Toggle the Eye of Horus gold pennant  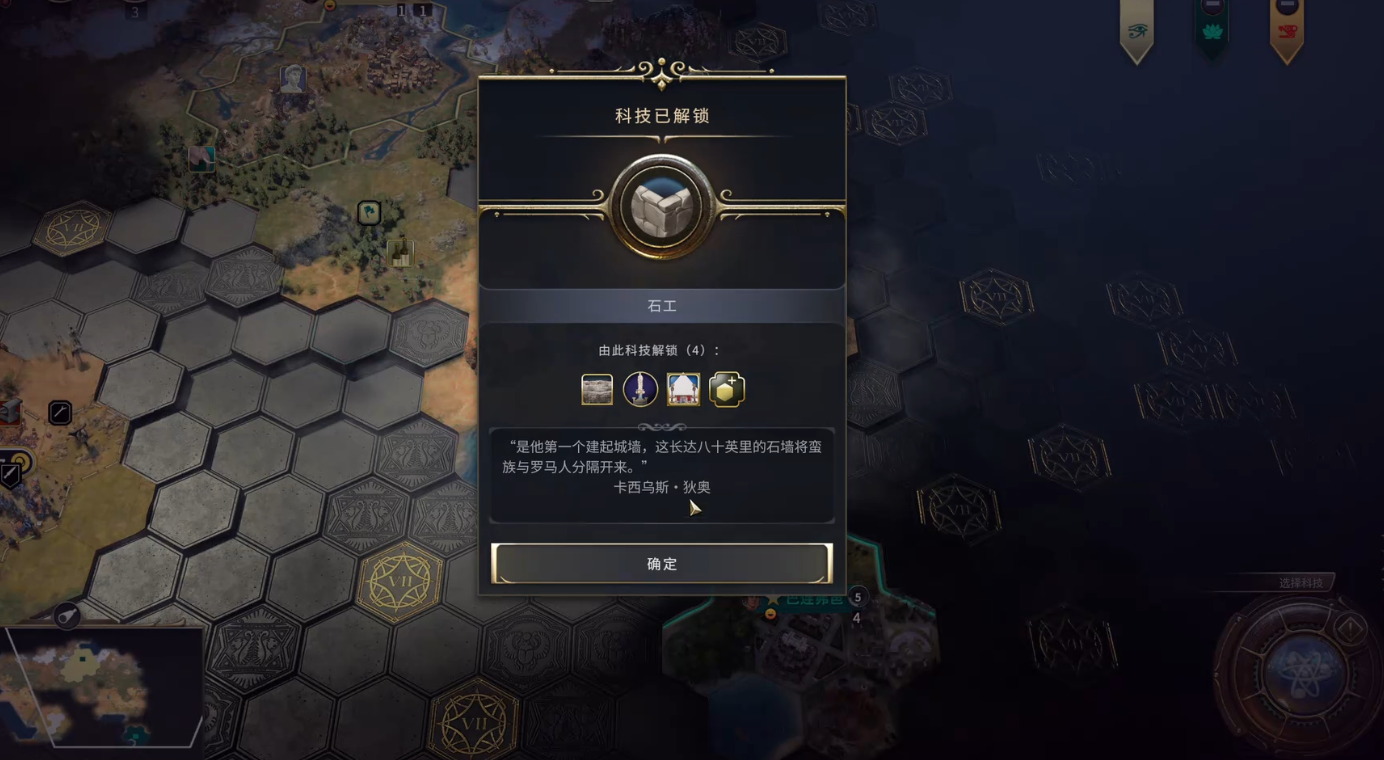(1136, 30)
